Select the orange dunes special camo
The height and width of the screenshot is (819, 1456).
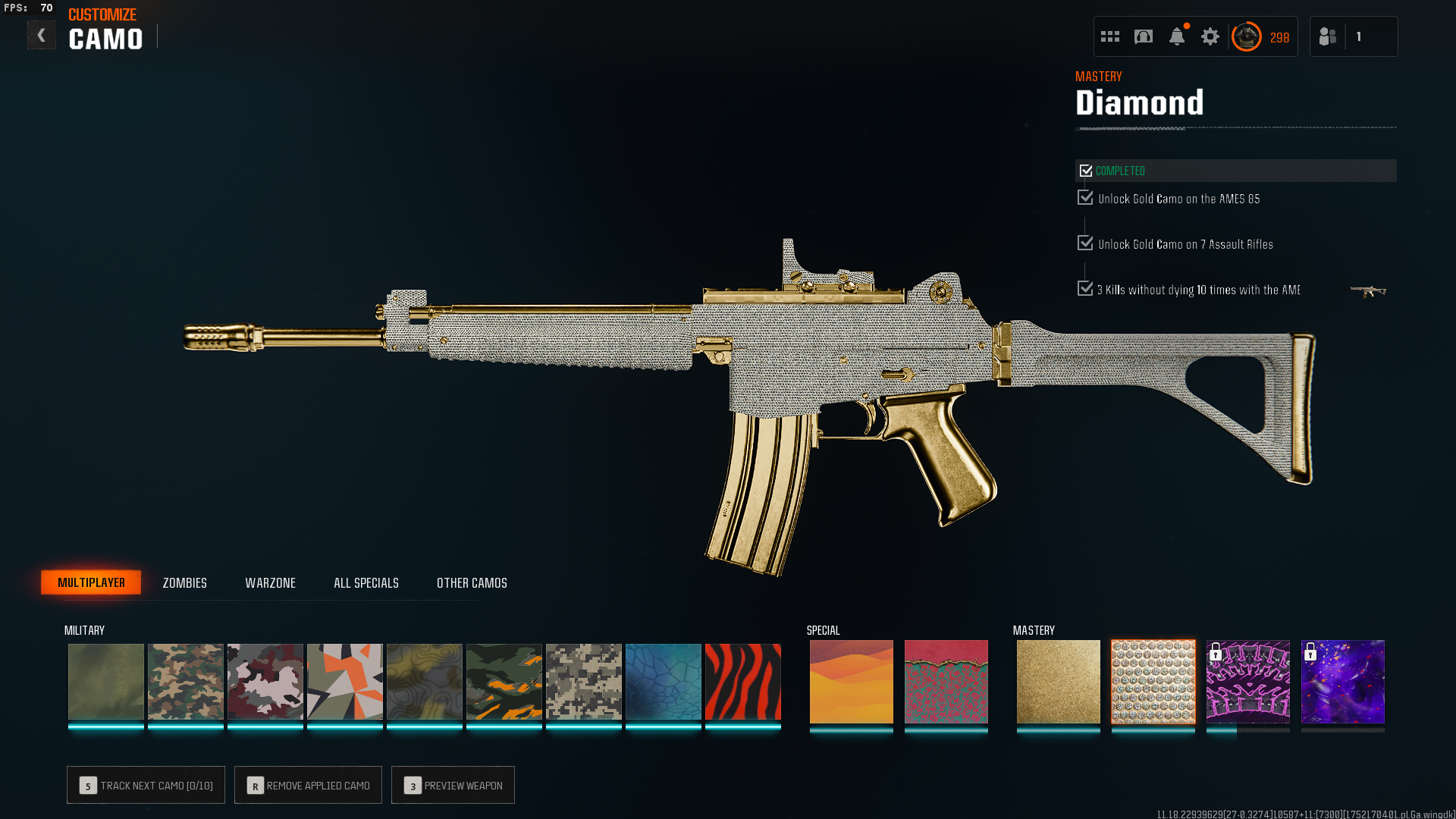point(851,681)
